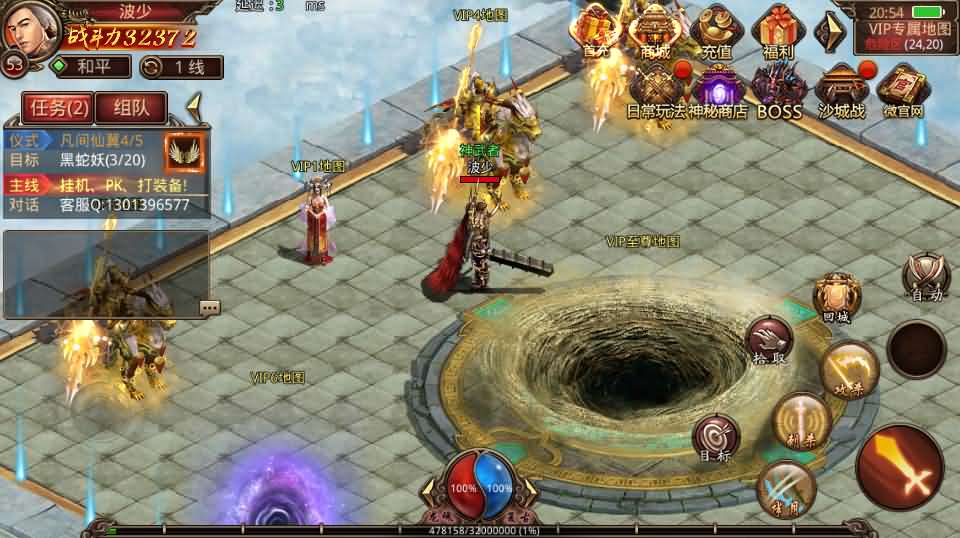Open the 沙城战 siege war icon

pos(841,90)
